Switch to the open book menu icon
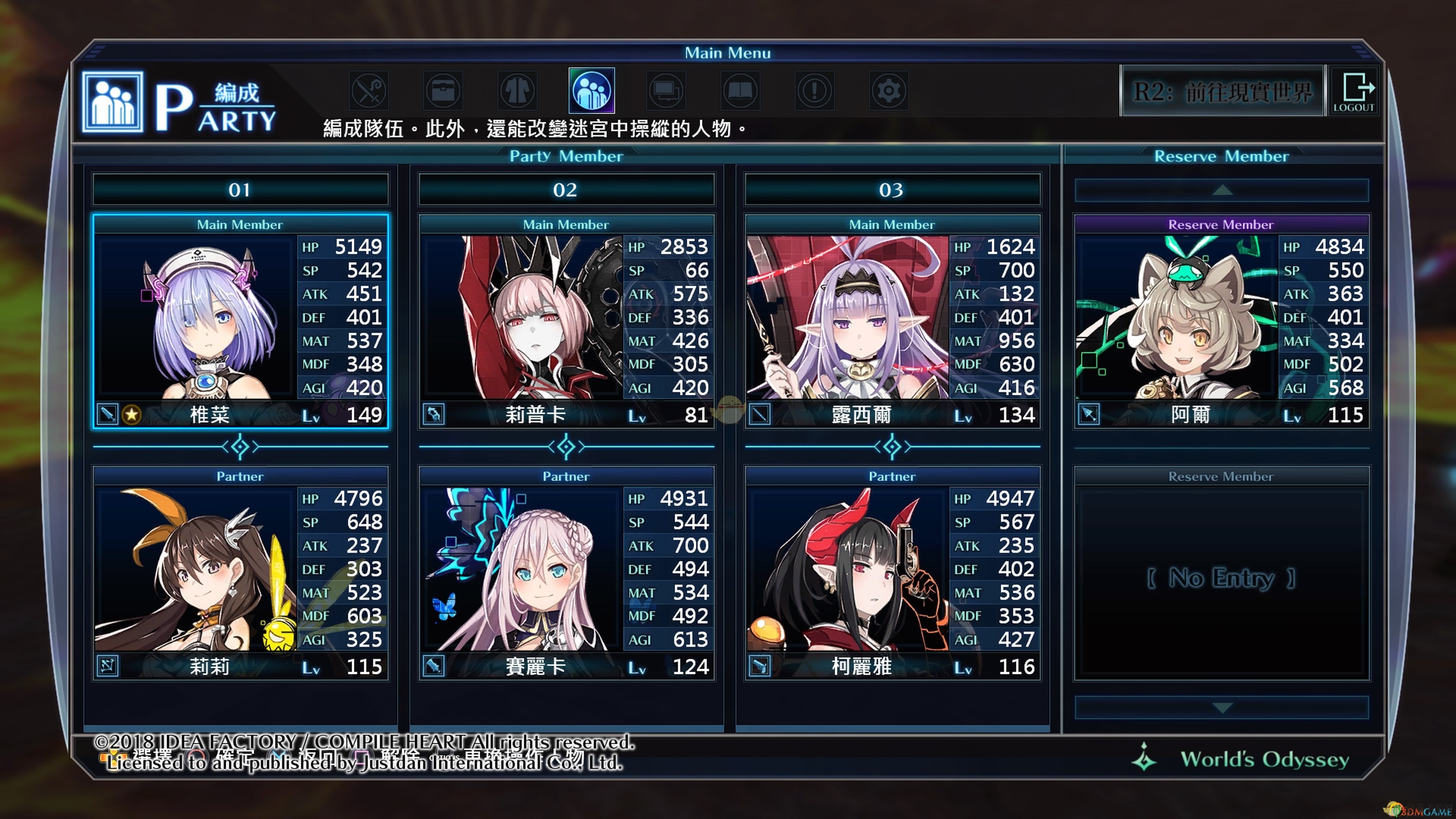 (740, 91)
